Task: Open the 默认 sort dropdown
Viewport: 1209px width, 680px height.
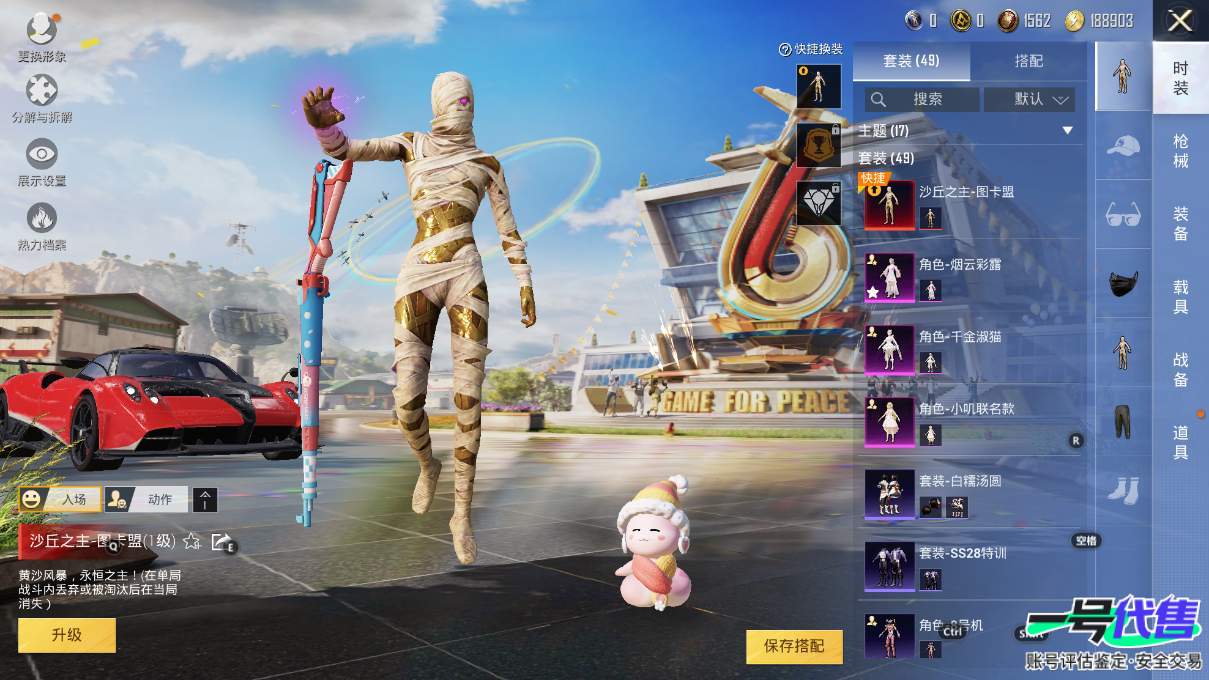Action: coord(1029,99)
